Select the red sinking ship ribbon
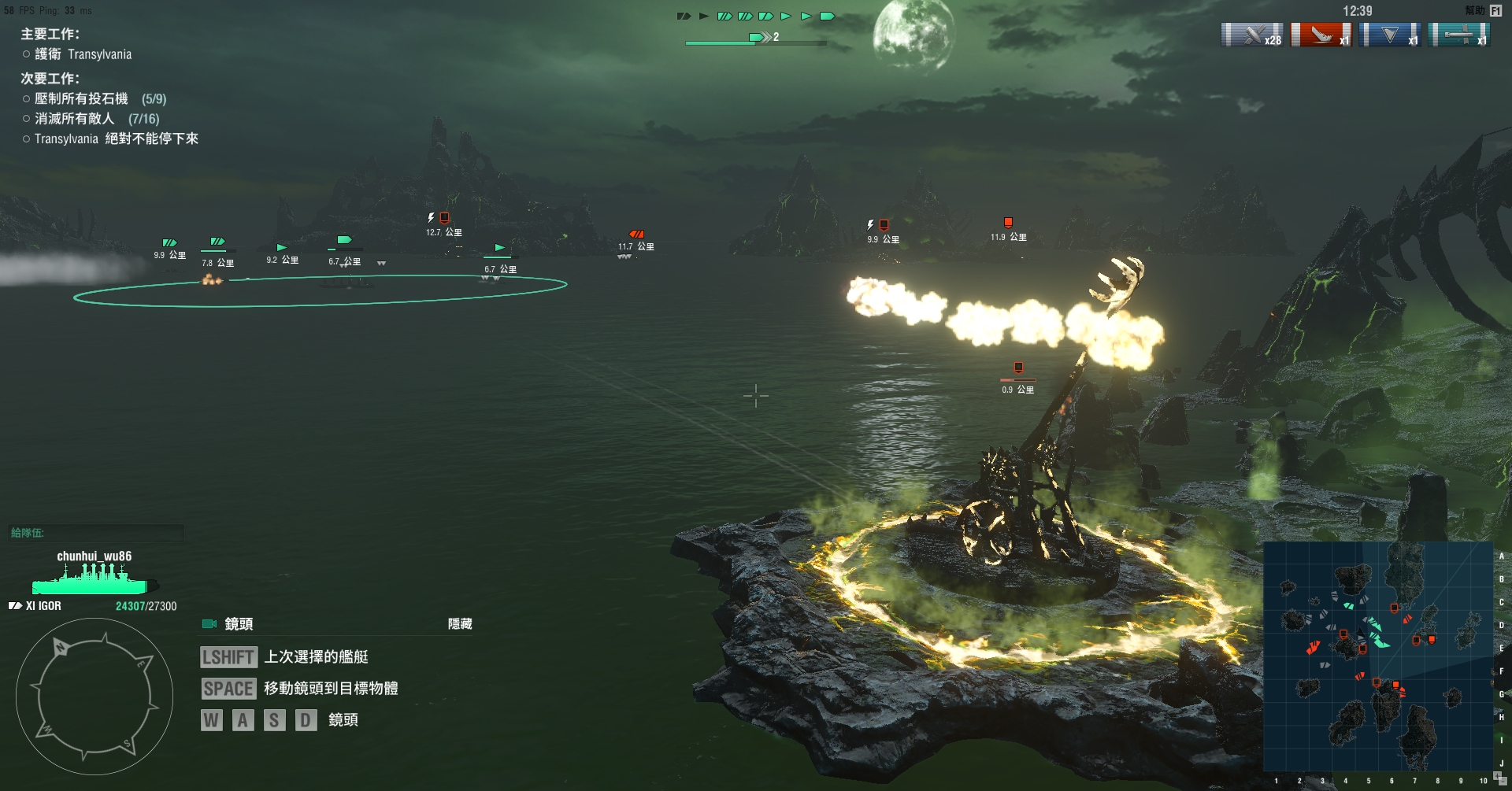1512x791 pixels. (x=1321, y=35)
